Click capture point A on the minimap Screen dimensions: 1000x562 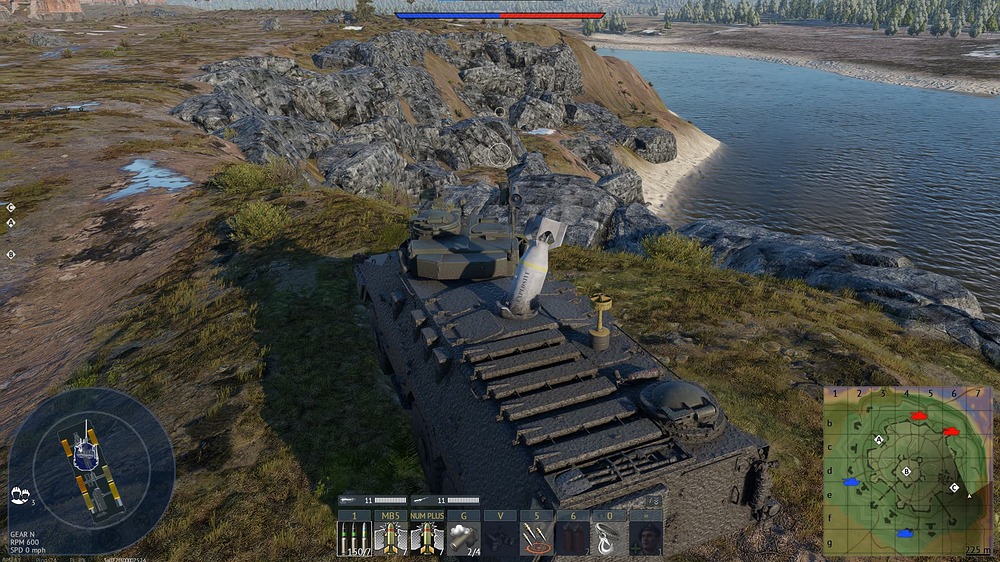click(879, 440)
